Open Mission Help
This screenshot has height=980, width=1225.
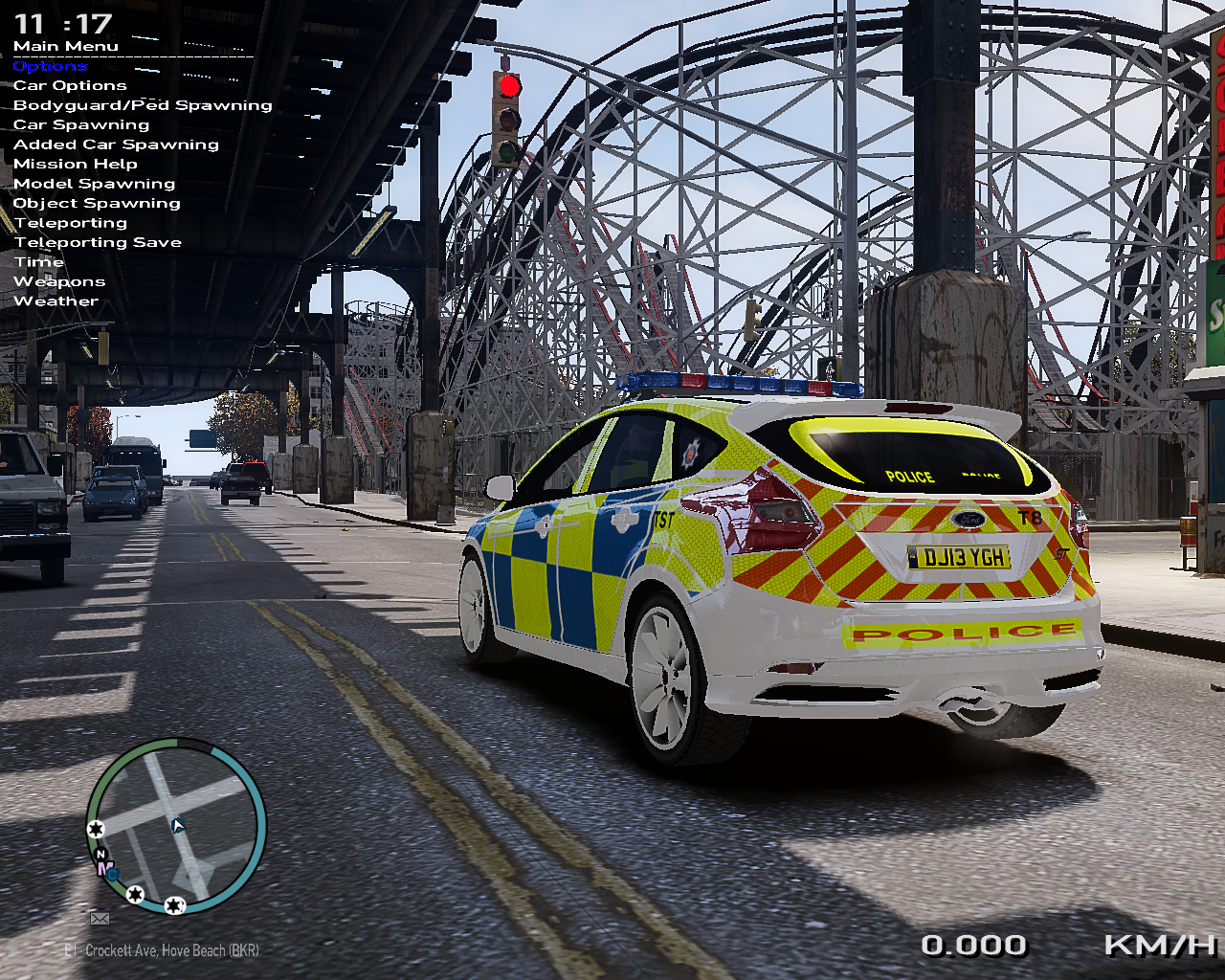(76, 164)
